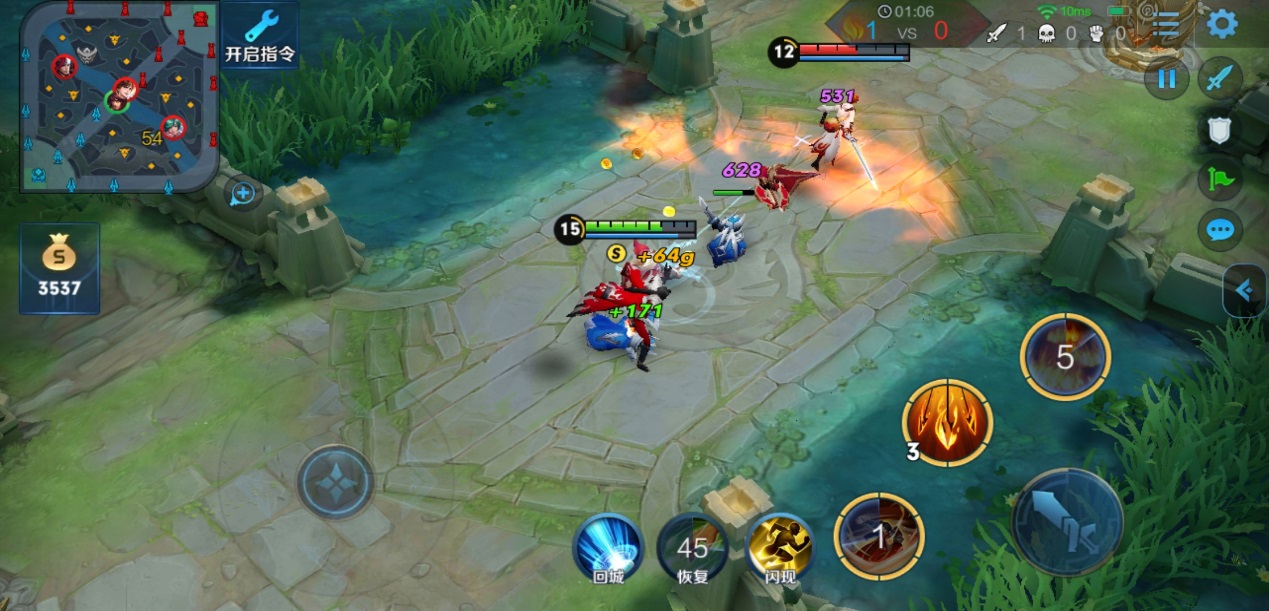This screenshot has height=611, width=1269.
Task: Cast the 闪现 flash spell
Action: coord(779,546)
